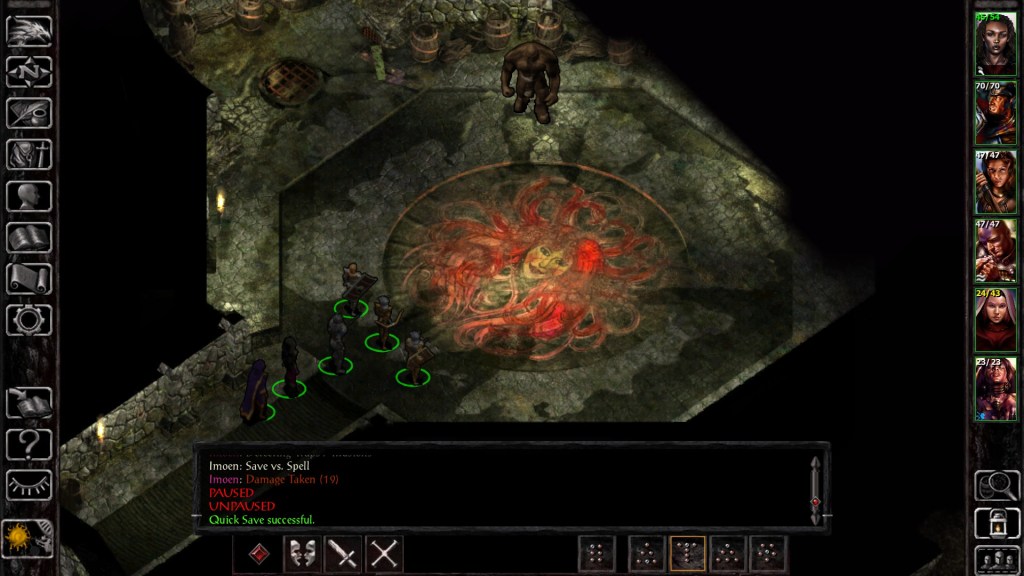Toggle interface visibility with the eye icon
Screen dimensions: 1024x576
[29, 485]
